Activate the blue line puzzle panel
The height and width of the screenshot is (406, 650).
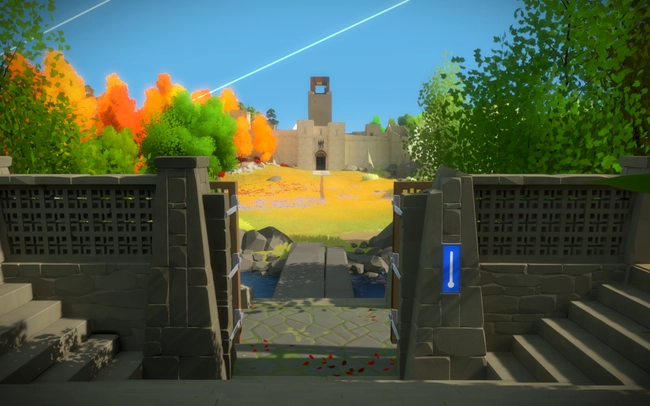[451, 268]
